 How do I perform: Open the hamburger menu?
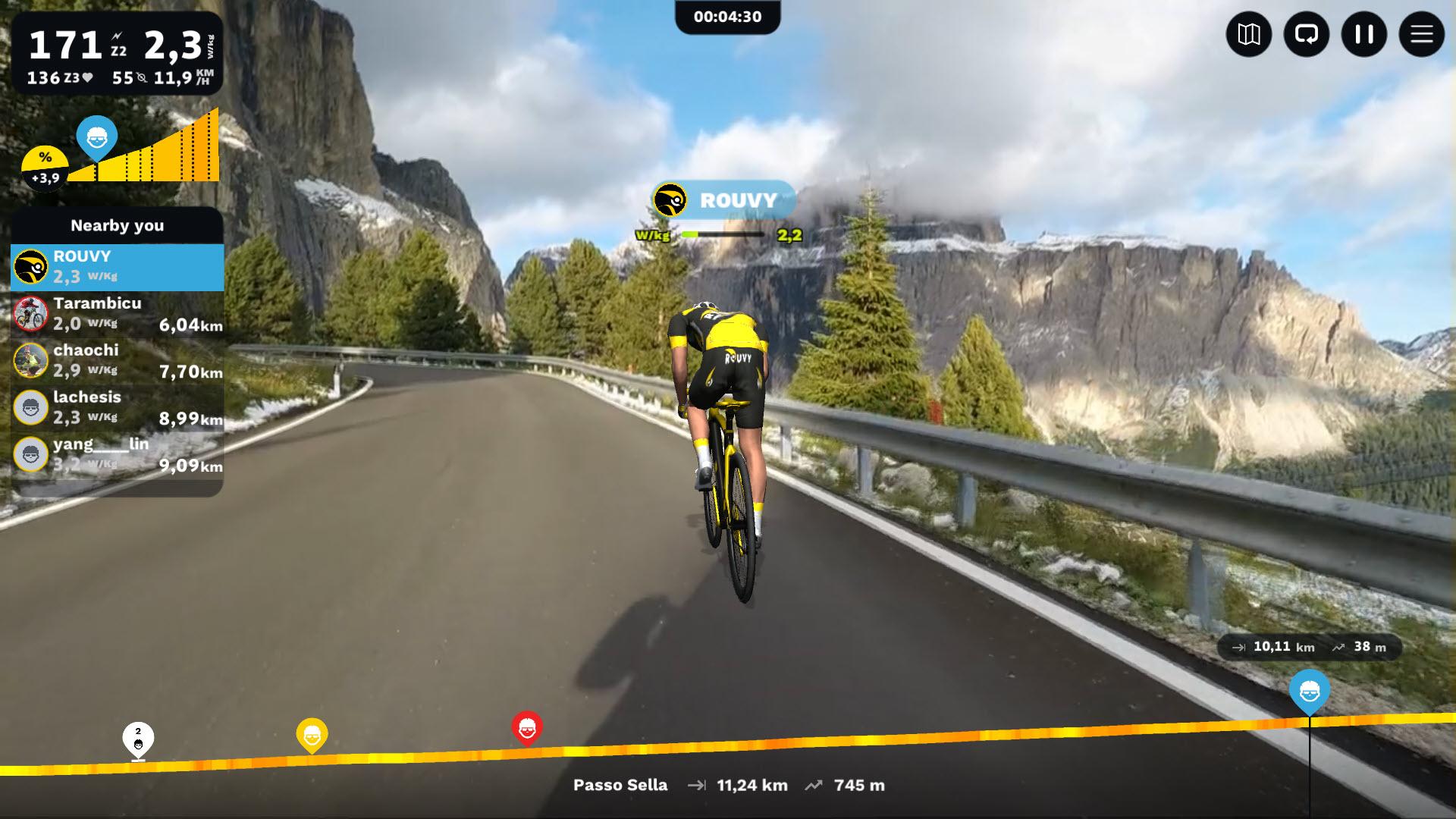pyautogui.click(x=1421, y=34)
